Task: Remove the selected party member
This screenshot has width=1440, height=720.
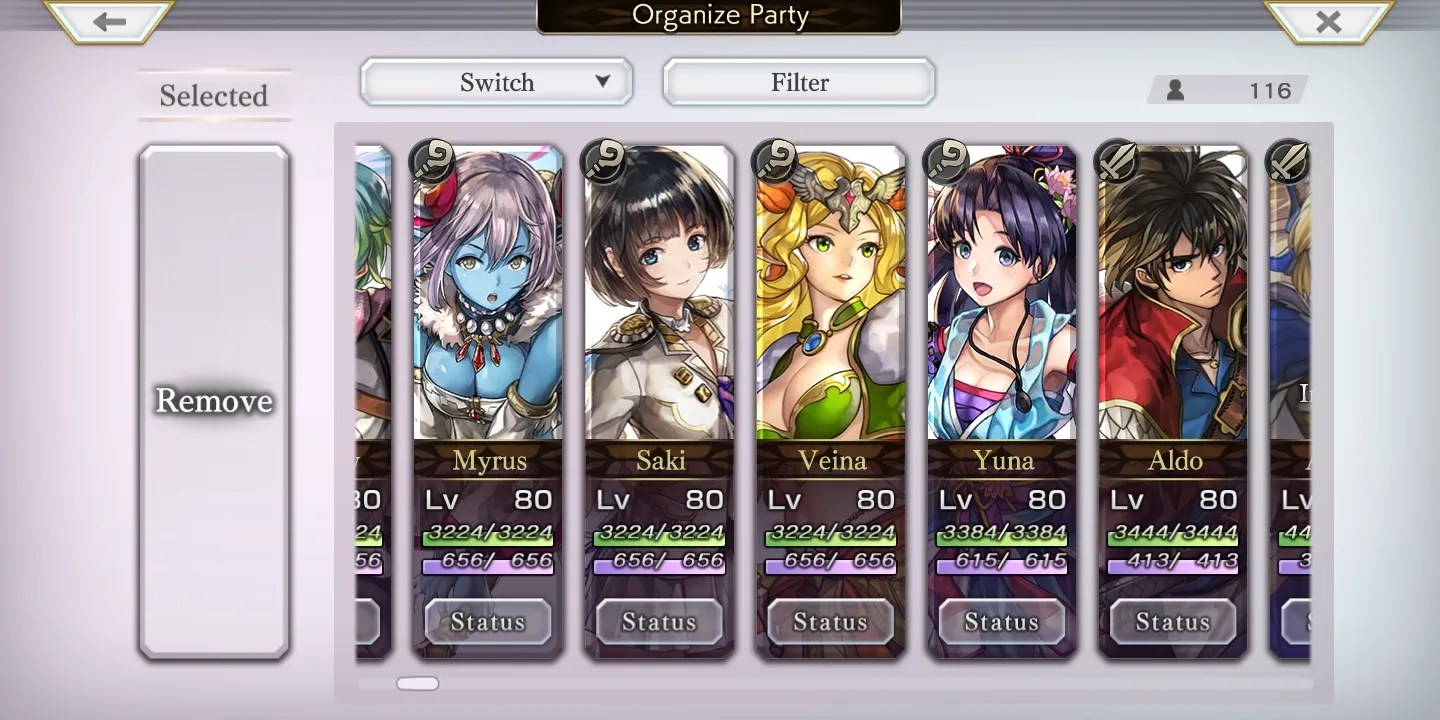Action: point(214,401)
